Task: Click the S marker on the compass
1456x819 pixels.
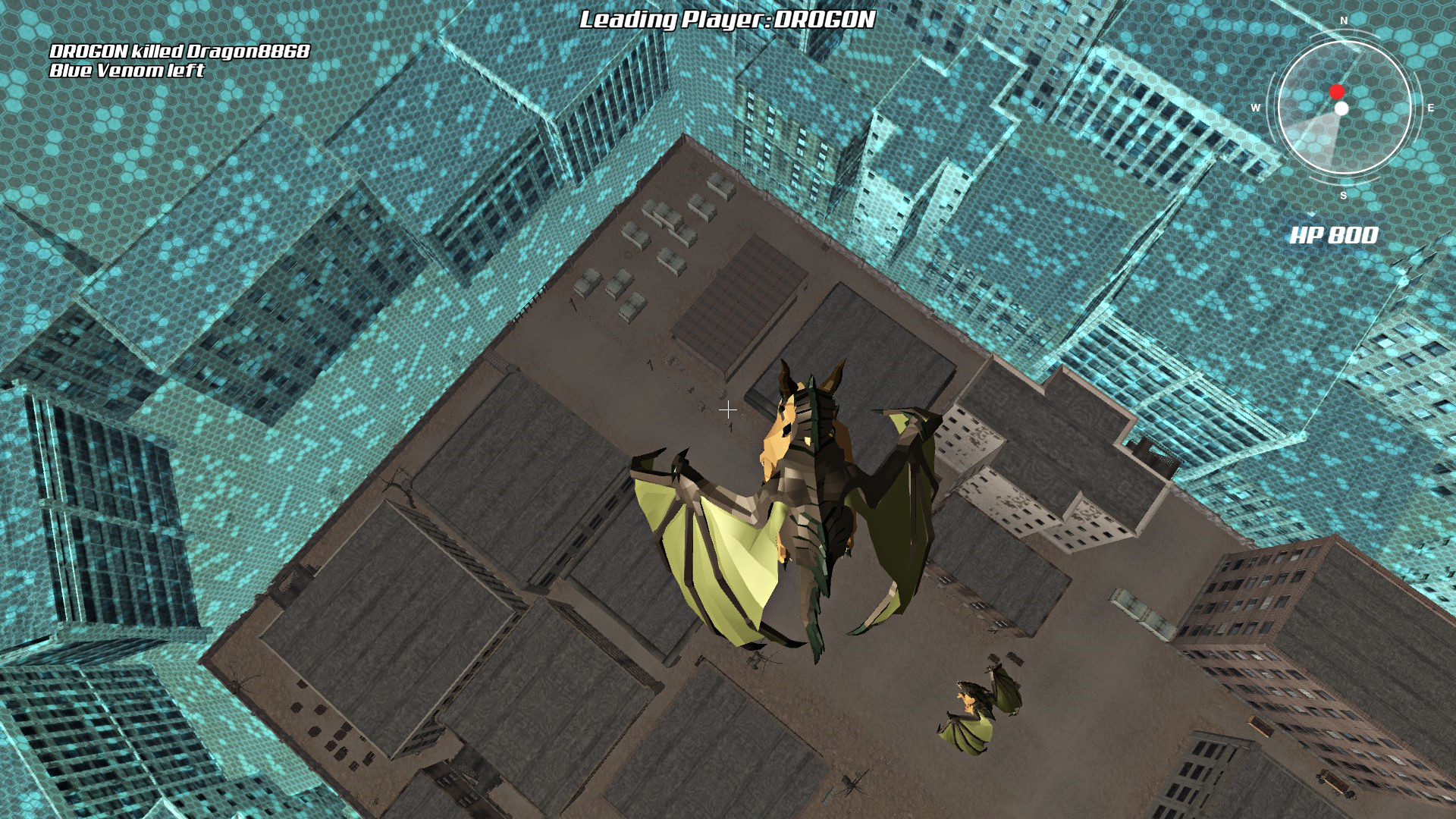Action: [1344, 194]
